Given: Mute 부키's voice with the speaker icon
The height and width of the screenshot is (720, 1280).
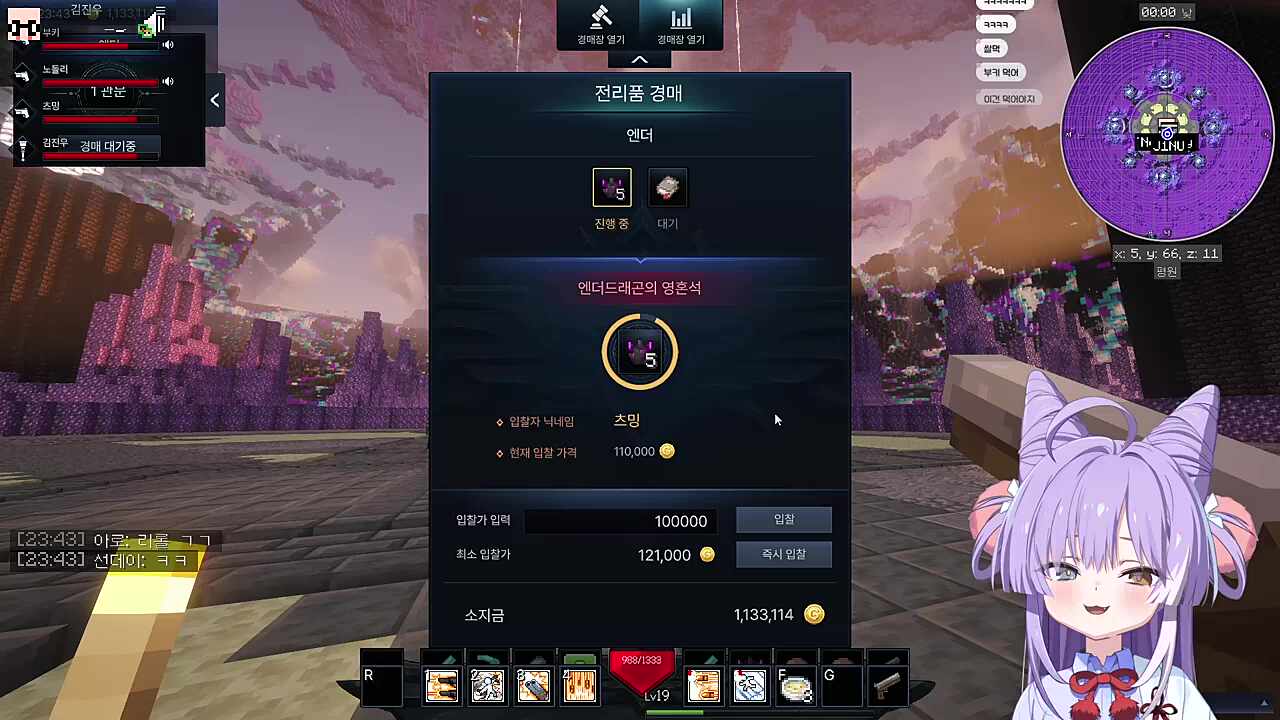Looking at the screenshot, I should click(168, 44).
